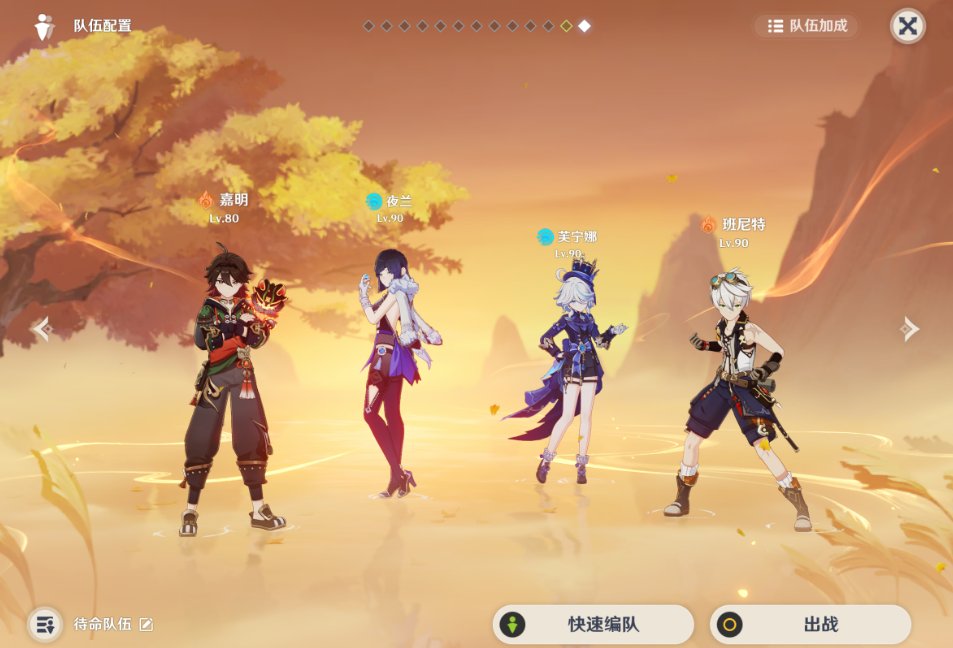Jump to the first party page dot
Screen dimensions: 953x648
coord(368,26)
